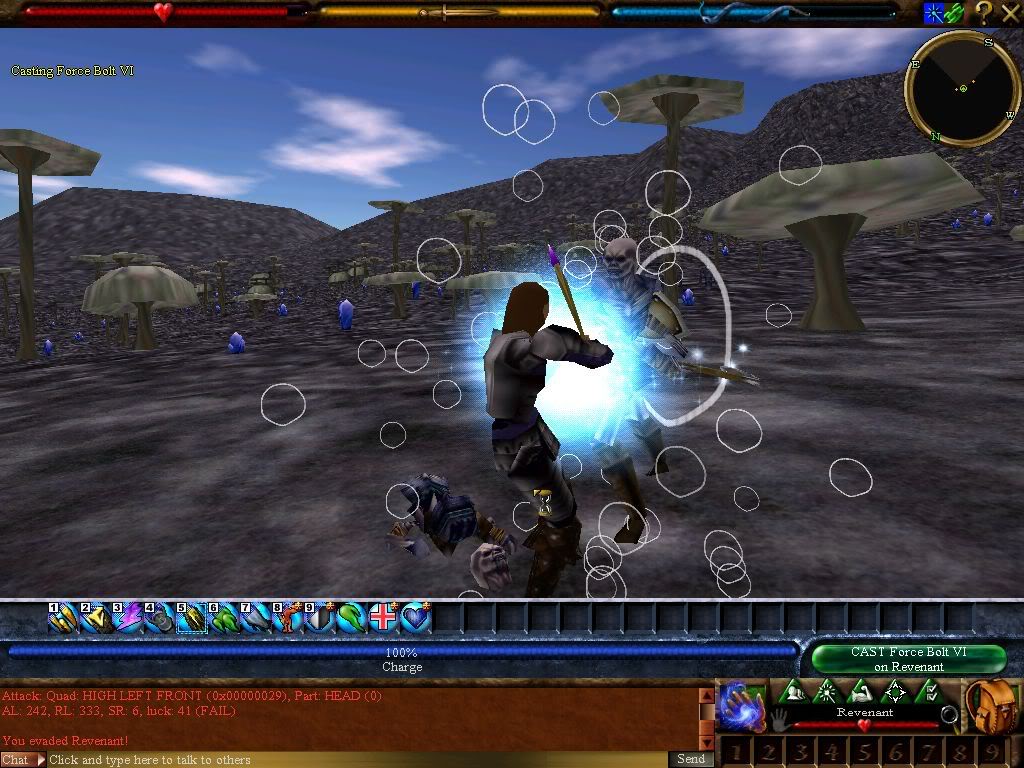Activate hotbar slot 3 purple lightning spell
Screen dimensions: 1024x768
pos(128,619)
